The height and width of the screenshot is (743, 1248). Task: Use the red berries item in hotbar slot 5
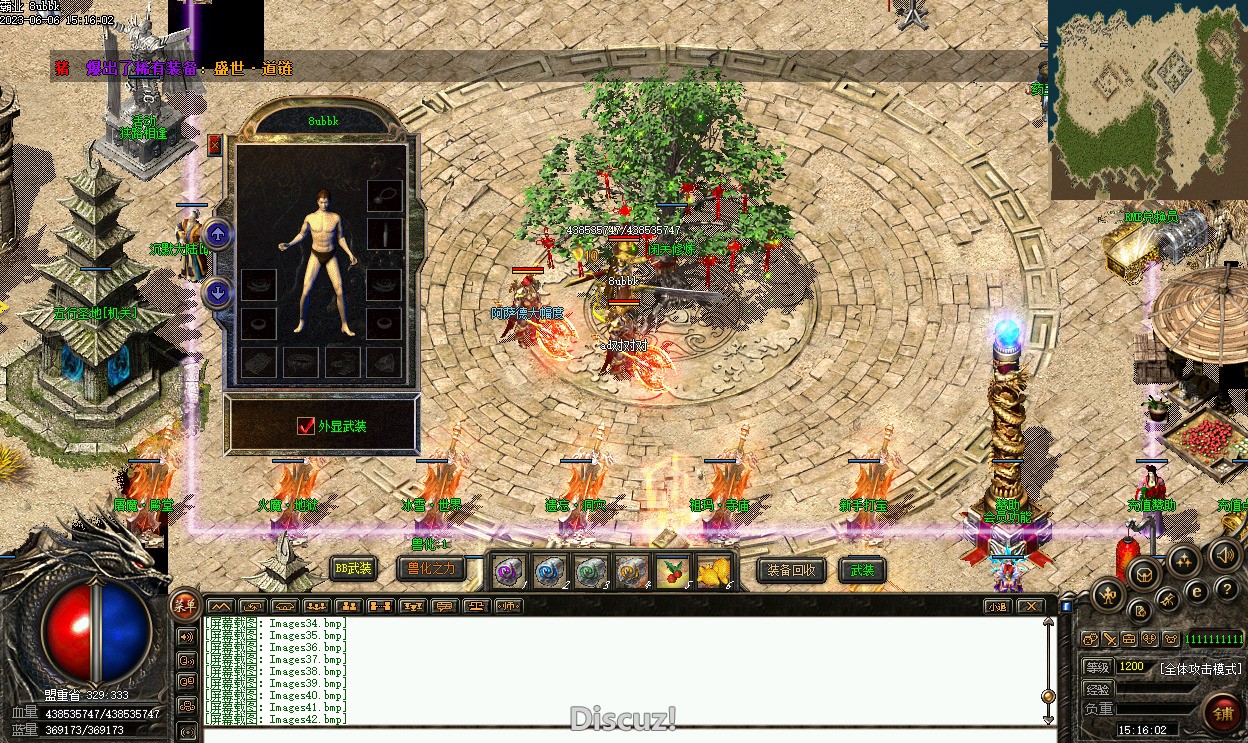[672, 571]
